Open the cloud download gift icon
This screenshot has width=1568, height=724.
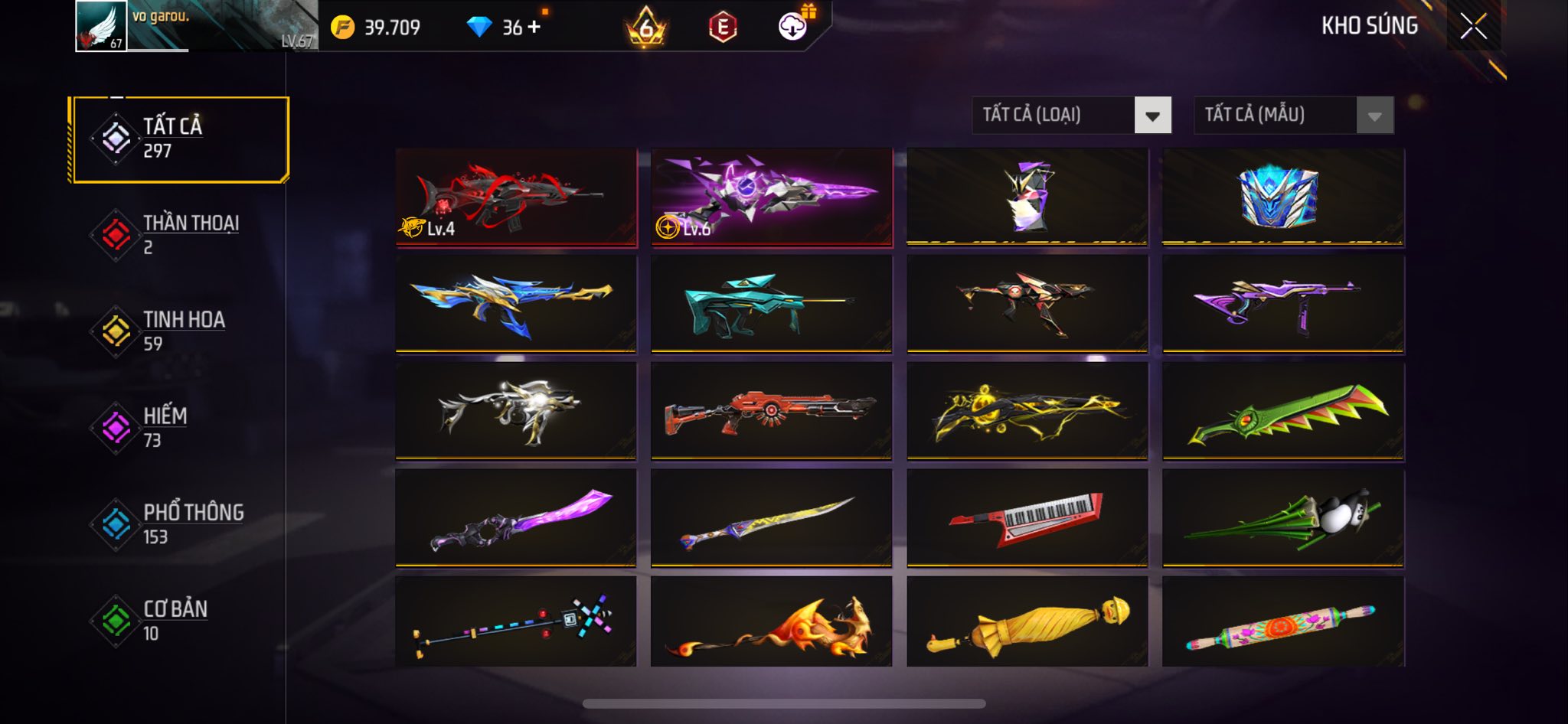(x=794, y=27)
